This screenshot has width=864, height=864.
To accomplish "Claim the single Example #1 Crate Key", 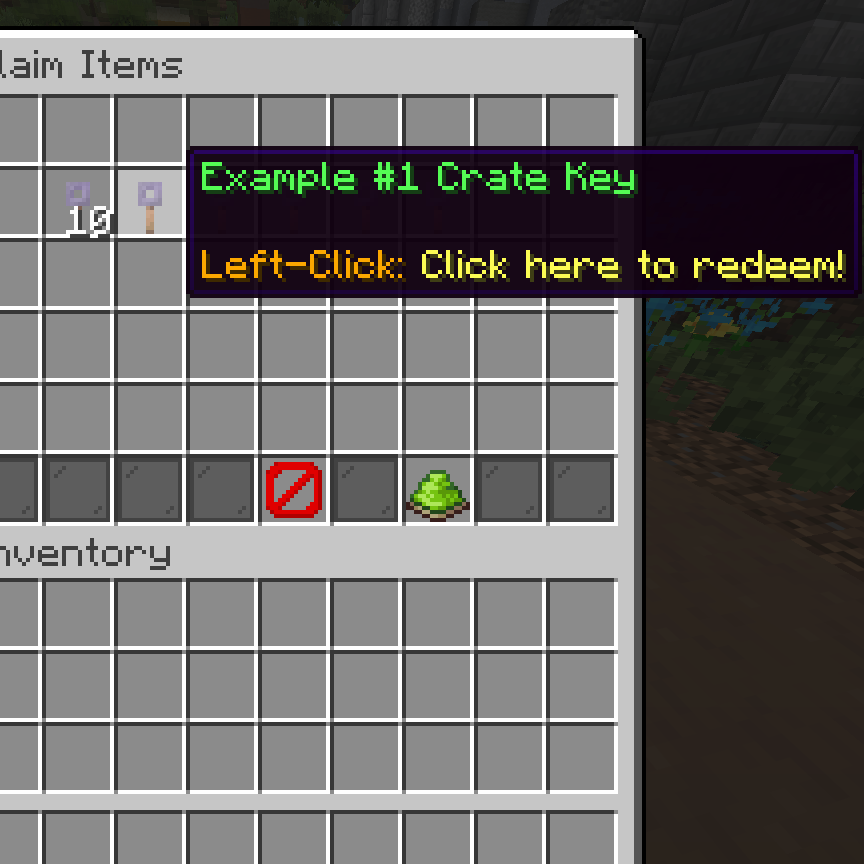I will [150, 204].
